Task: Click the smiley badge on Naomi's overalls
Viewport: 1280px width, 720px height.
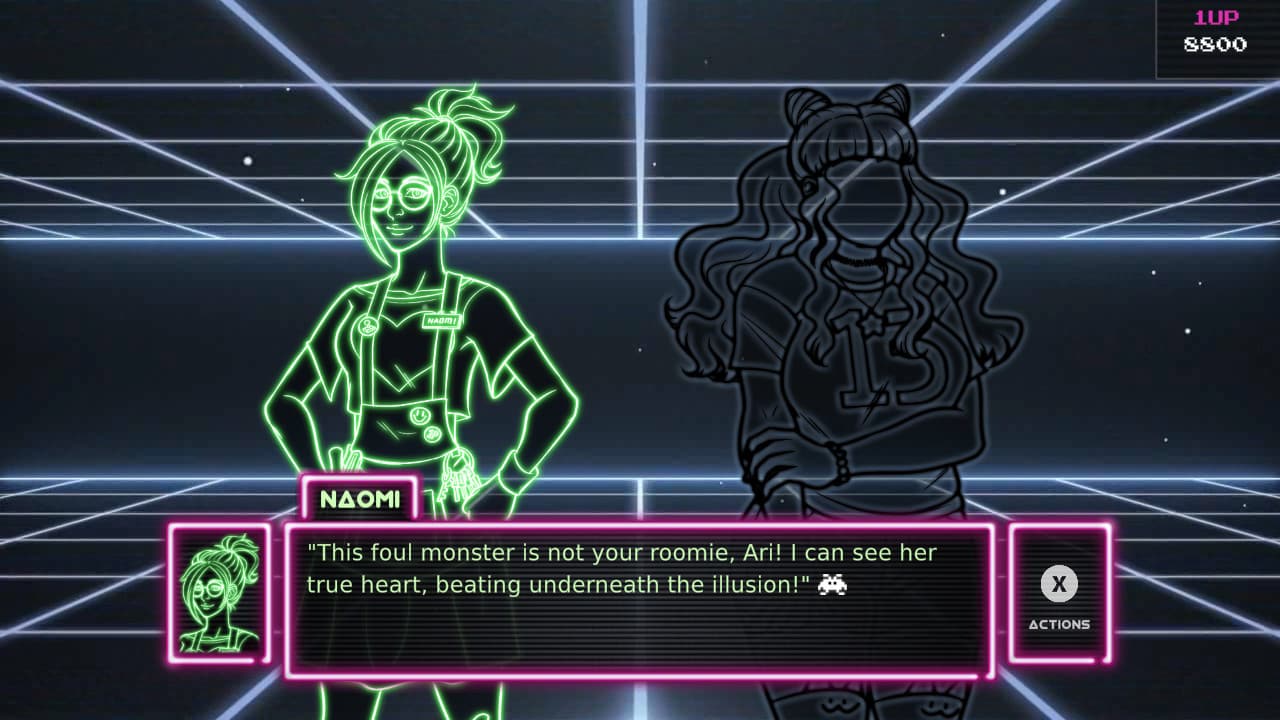Action: point(420,416)
